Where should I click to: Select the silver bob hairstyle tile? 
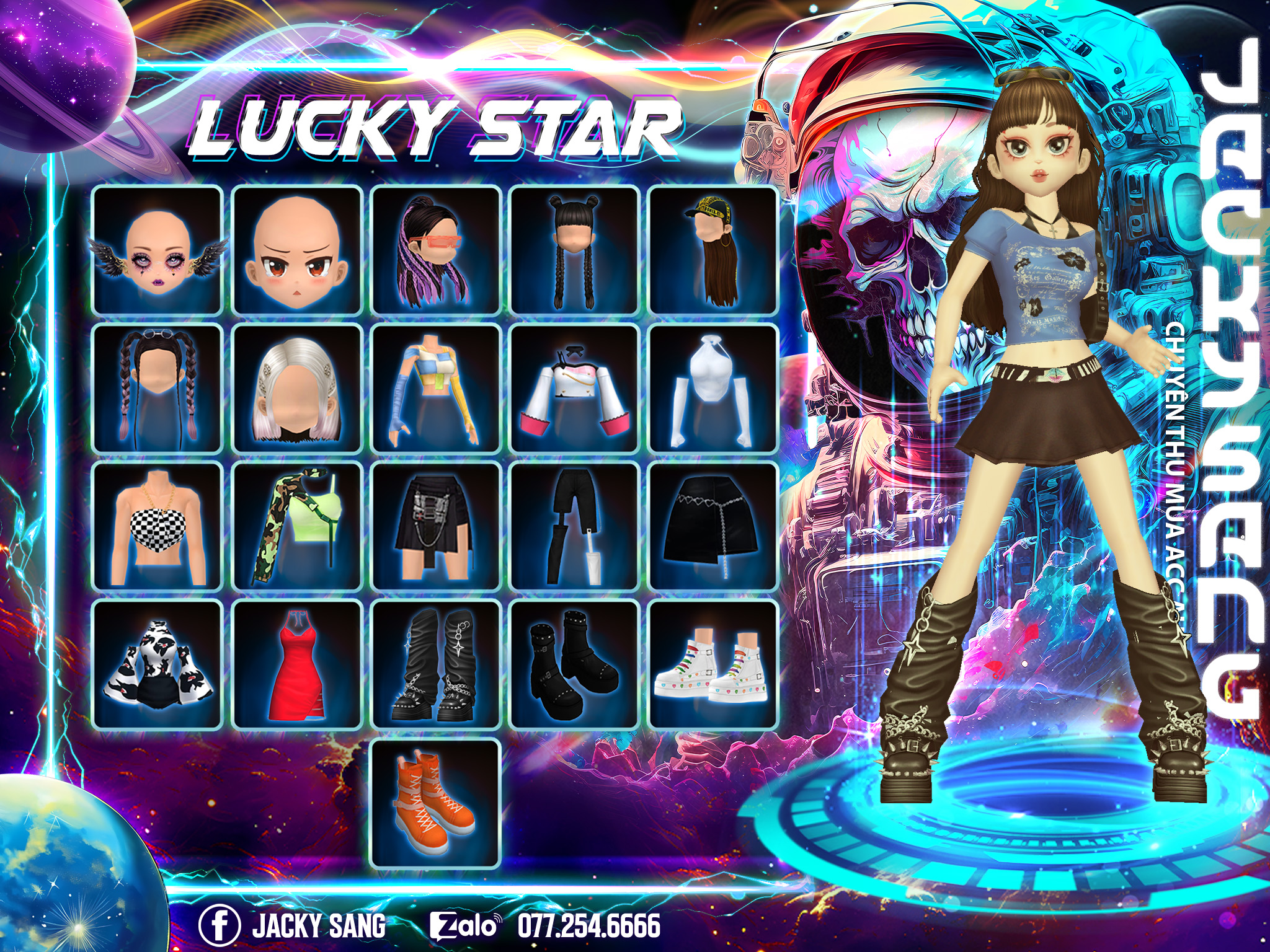297,388
